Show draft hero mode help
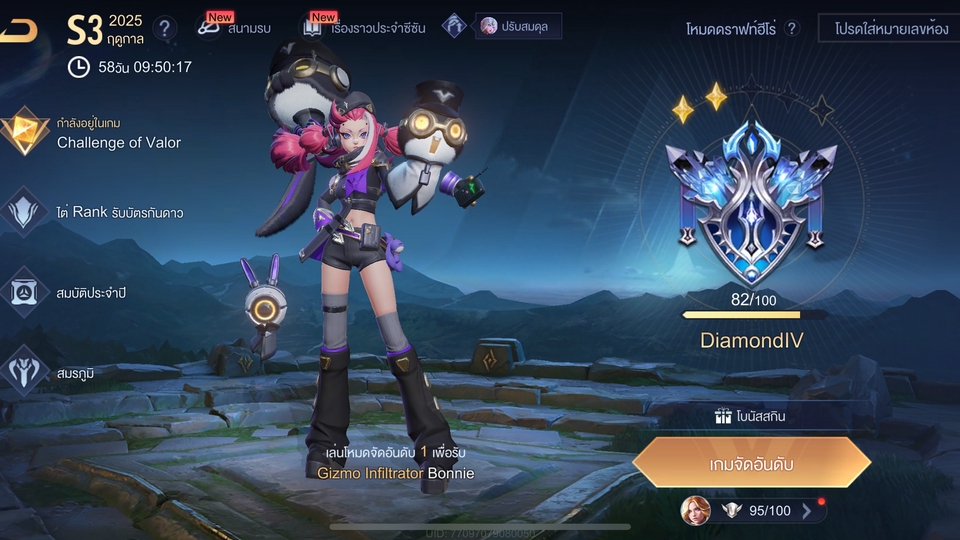This screenshot has width=960, height=540. click(x=793, y=29)
